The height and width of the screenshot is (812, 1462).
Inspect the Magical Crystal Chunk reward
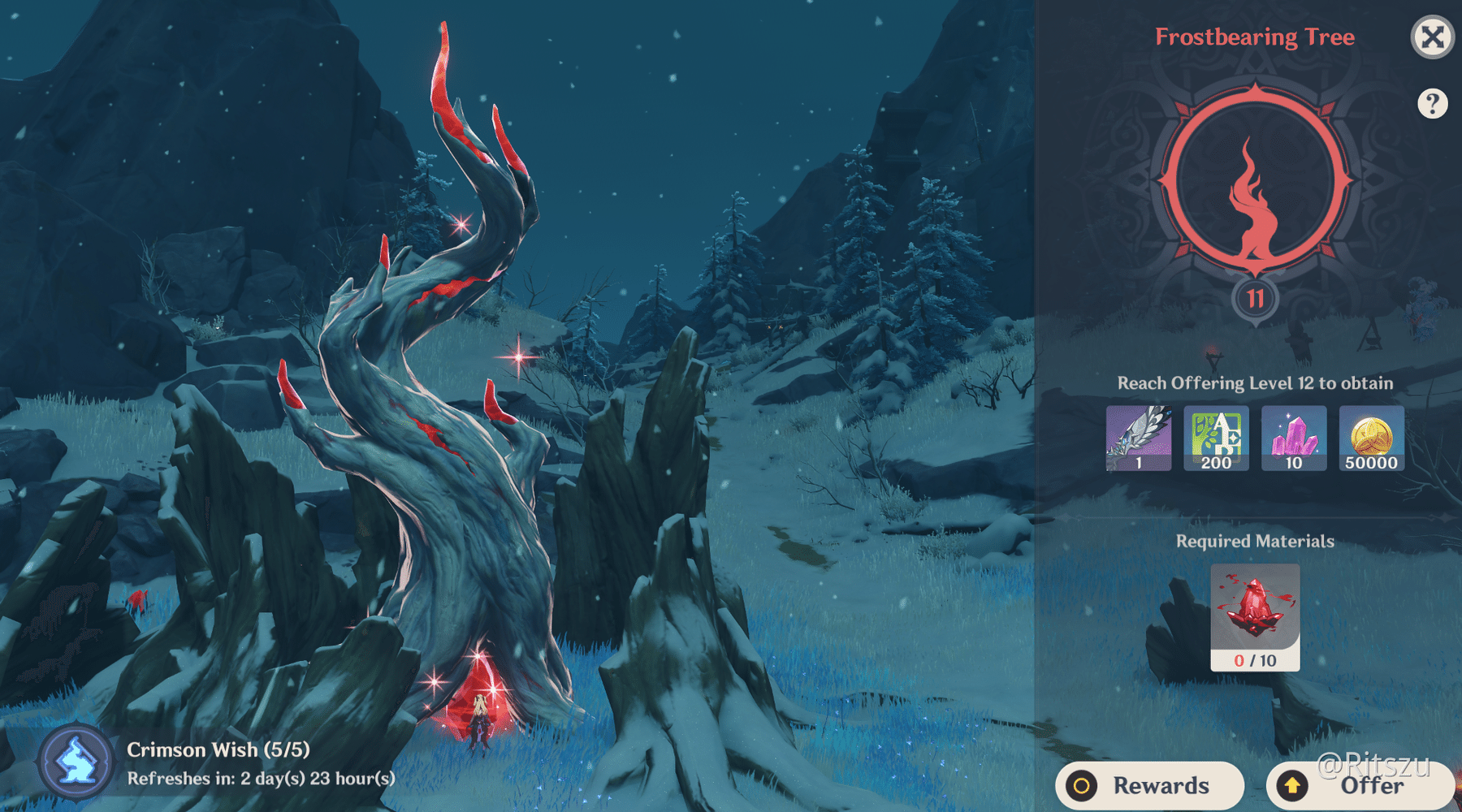1293,438
